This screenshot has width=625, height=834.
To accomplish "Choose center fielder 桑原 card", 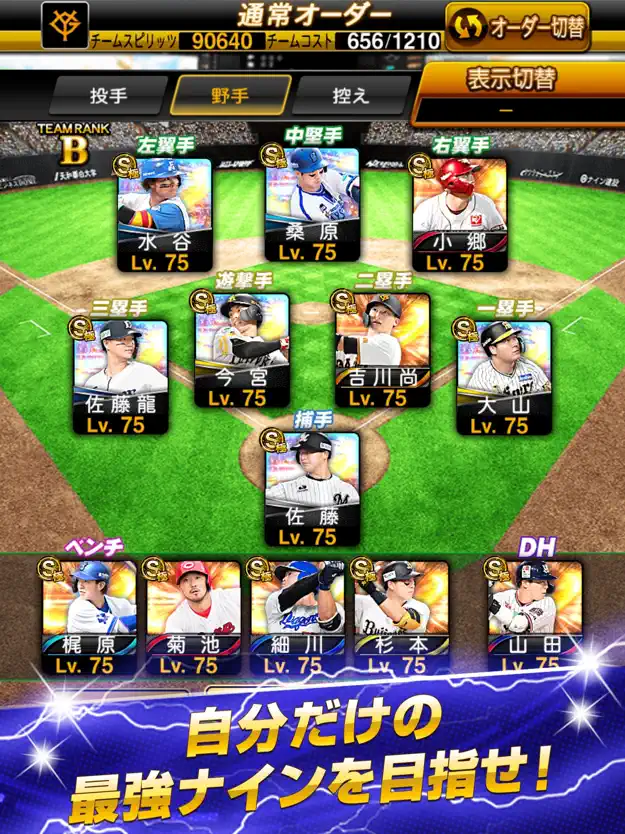I will coord(312,206).
